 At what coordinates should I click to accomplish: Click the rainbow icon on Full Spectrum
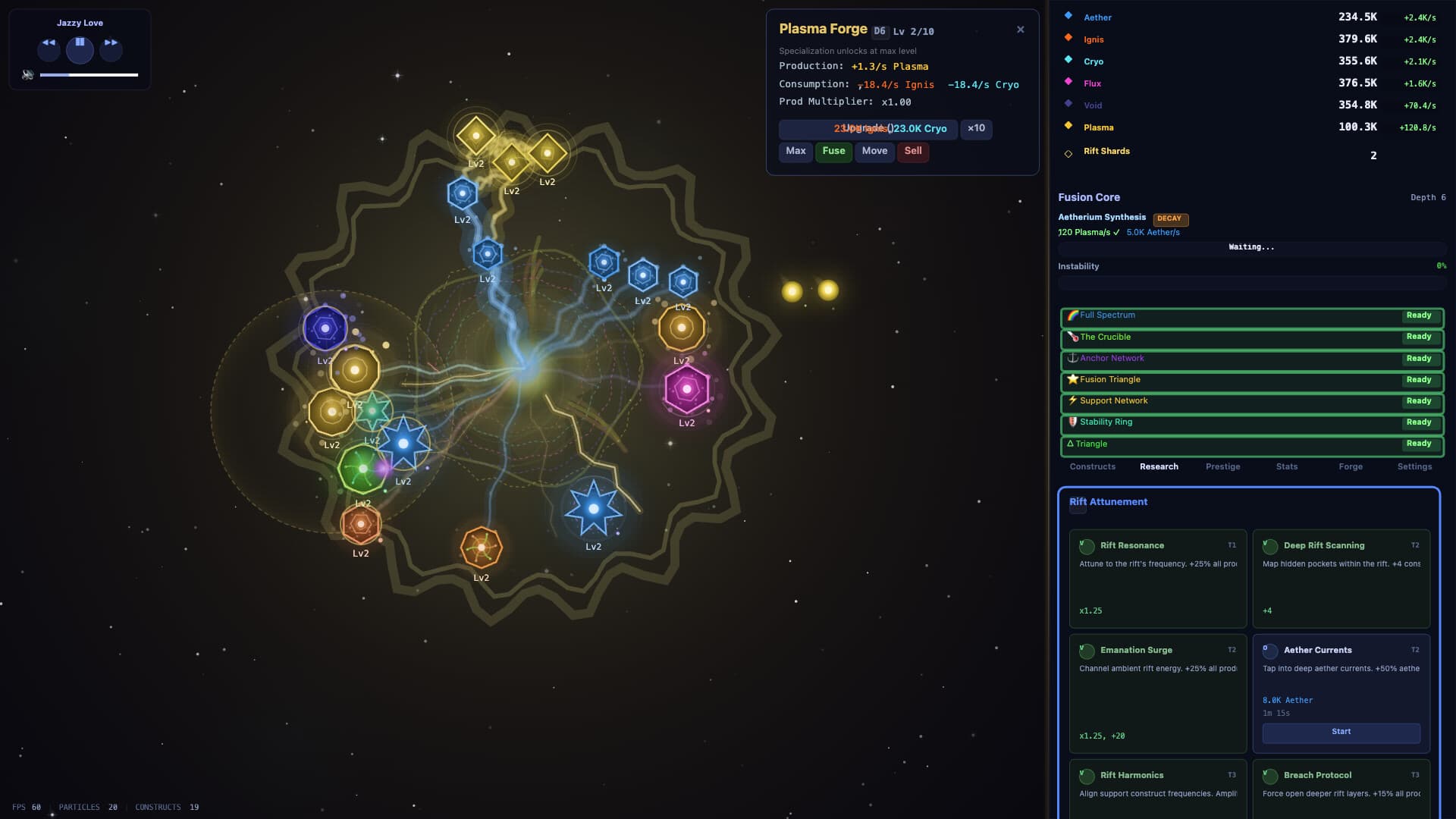(x=1072, y=315)
